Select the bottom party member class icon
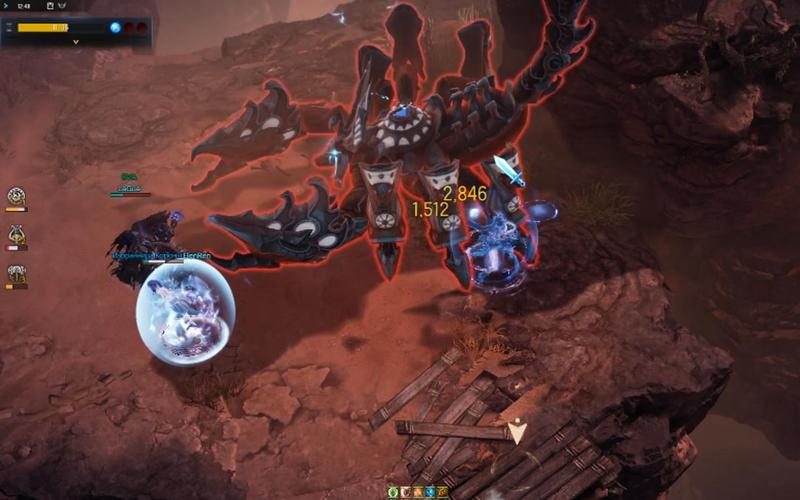This screenshot has height=500, width=800. (16, 274)
